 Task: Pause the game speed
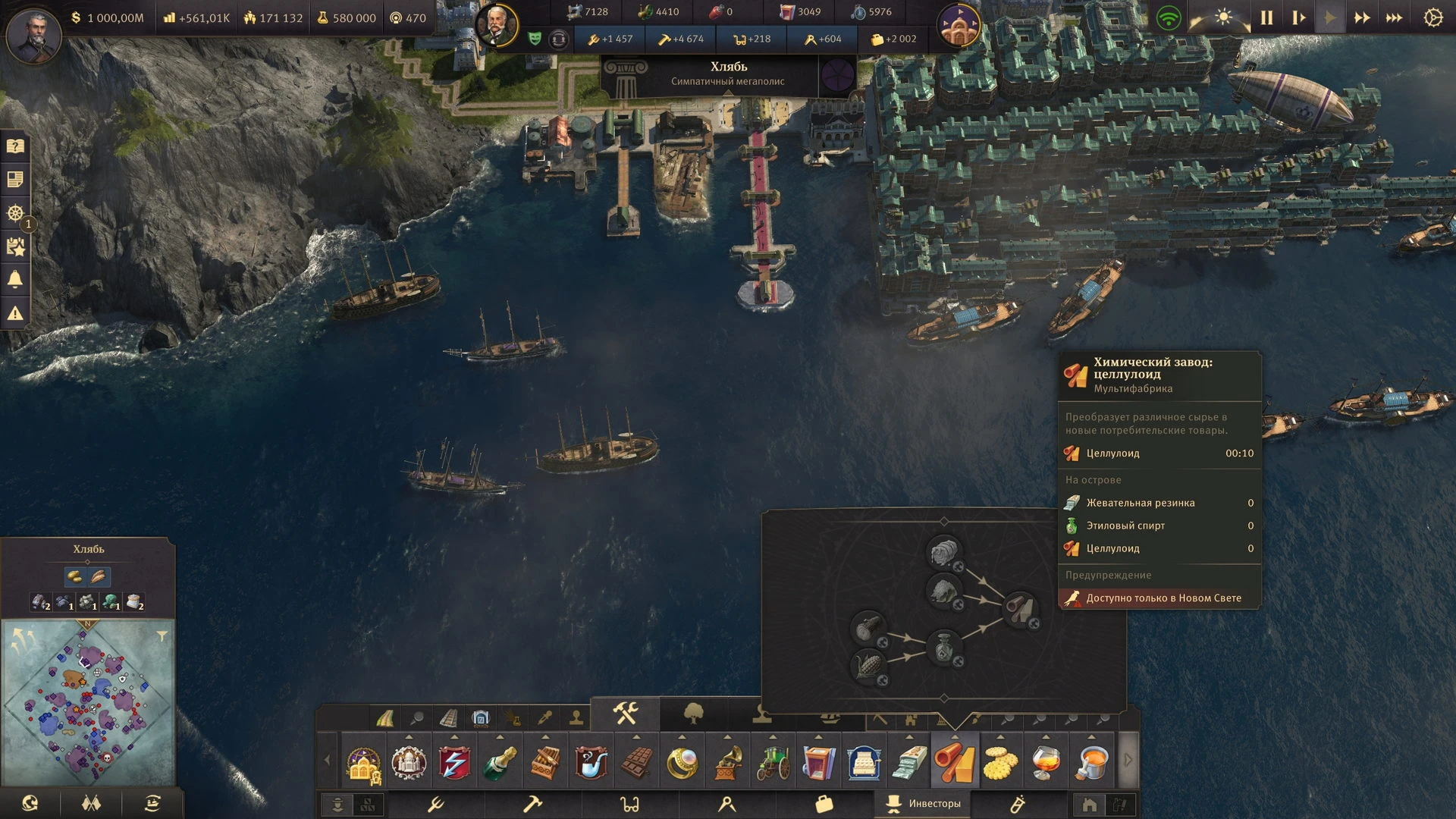click(1266, 17)
